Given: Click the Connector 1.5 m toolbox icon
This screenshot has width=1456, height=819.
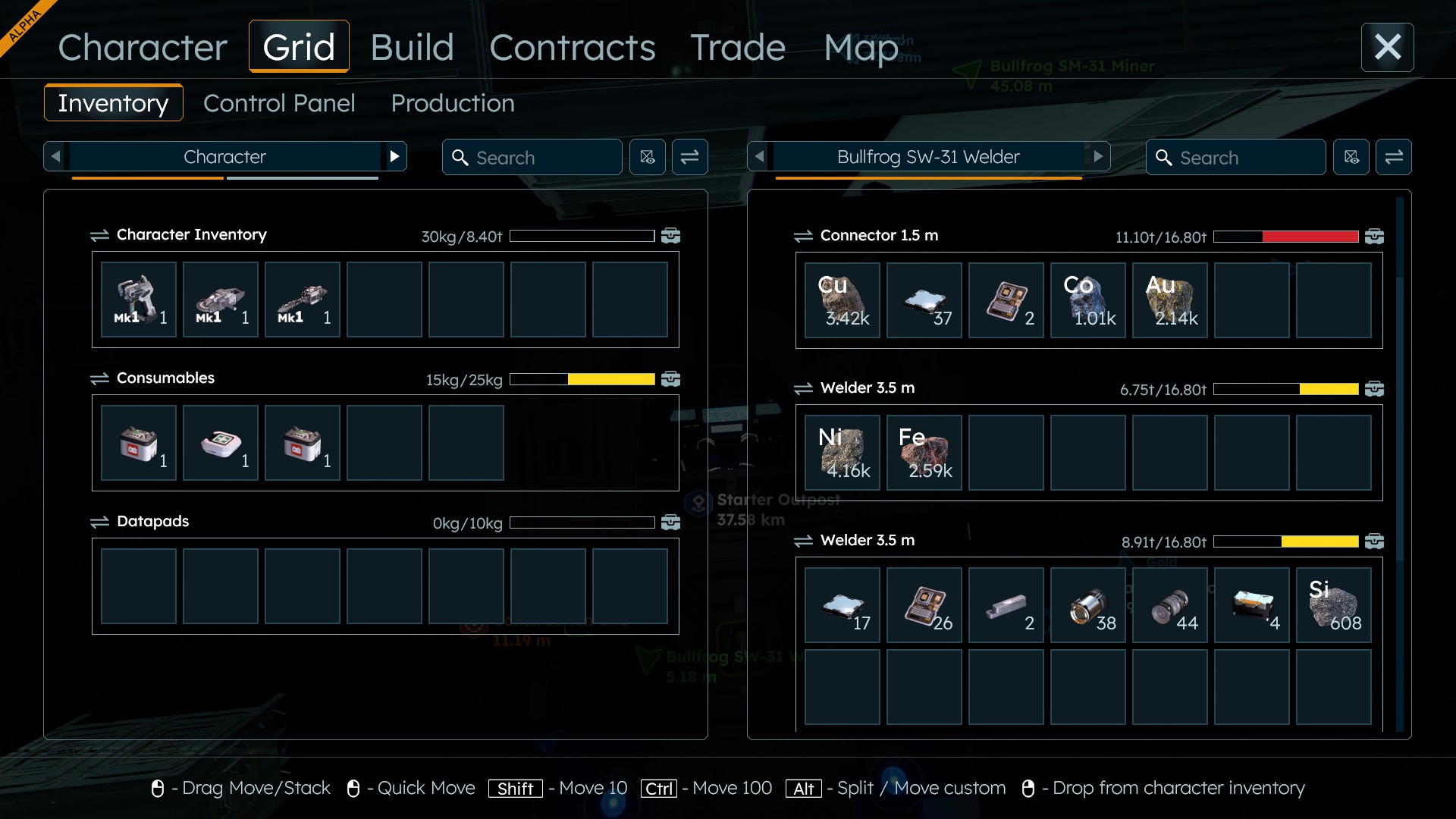Looking at the screenshot, I should point(1374,237).
